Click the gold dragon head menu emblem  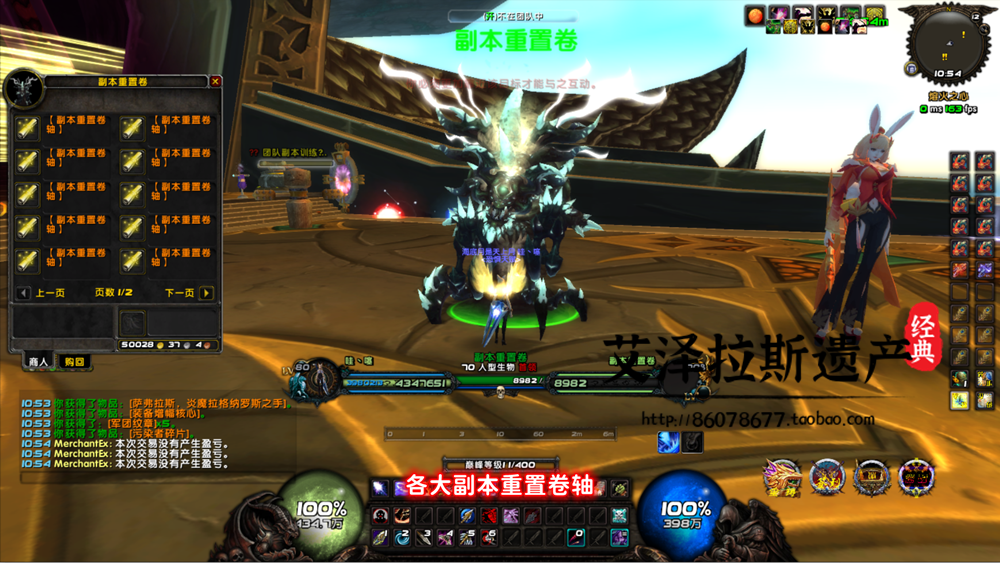coord(781,478)
